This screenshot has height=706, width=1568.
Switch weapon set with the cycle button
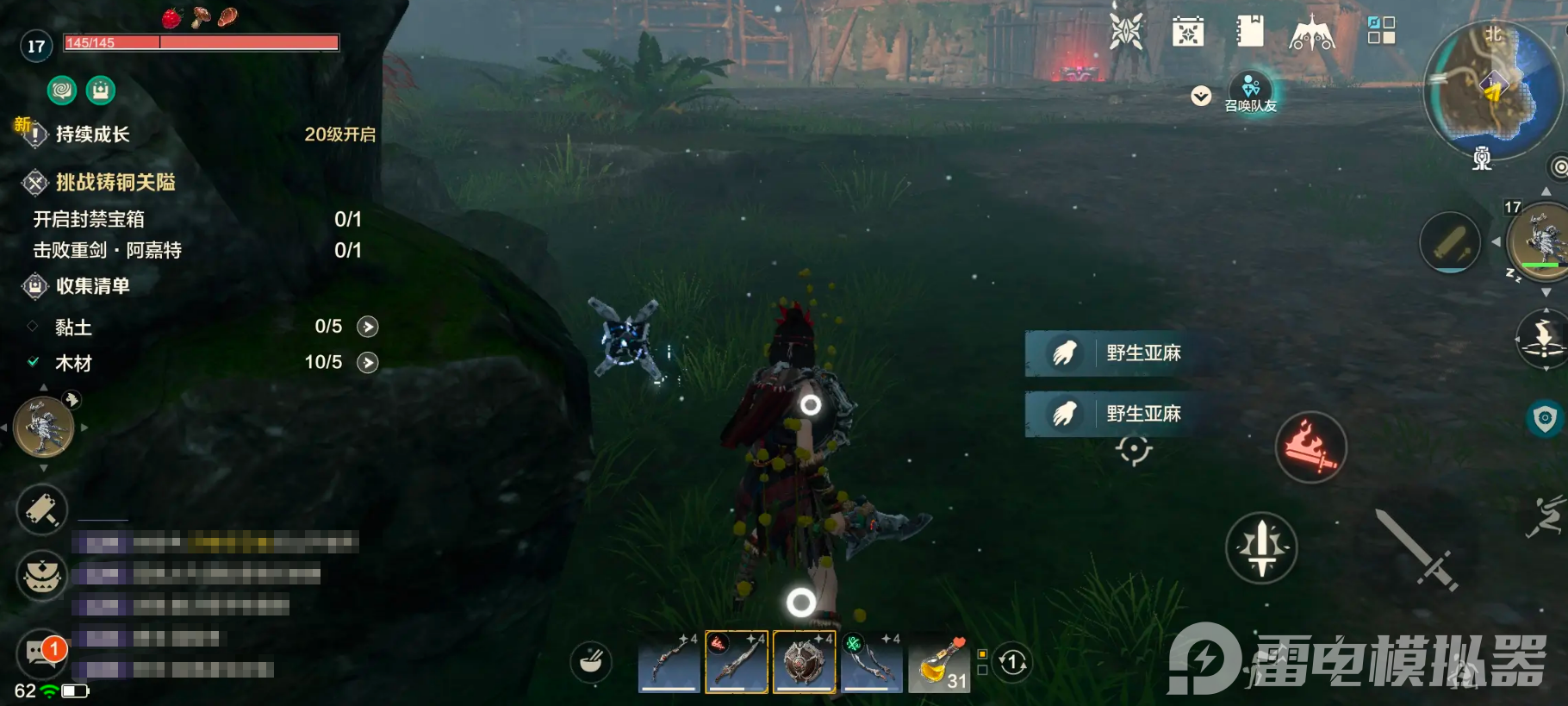[1012, 663]
